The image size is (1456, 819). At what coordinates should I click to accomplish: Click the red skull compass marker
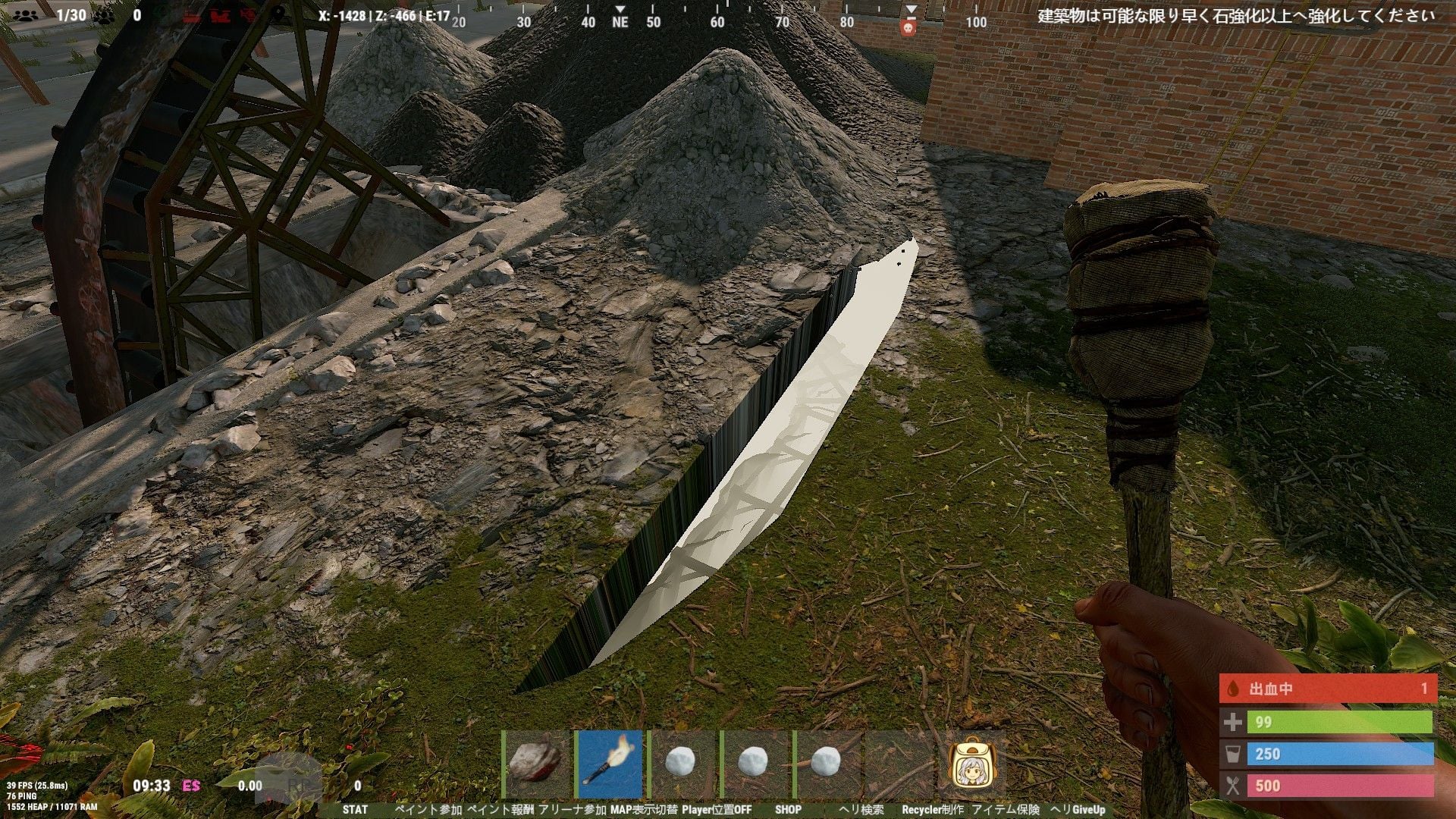point(908,29)
